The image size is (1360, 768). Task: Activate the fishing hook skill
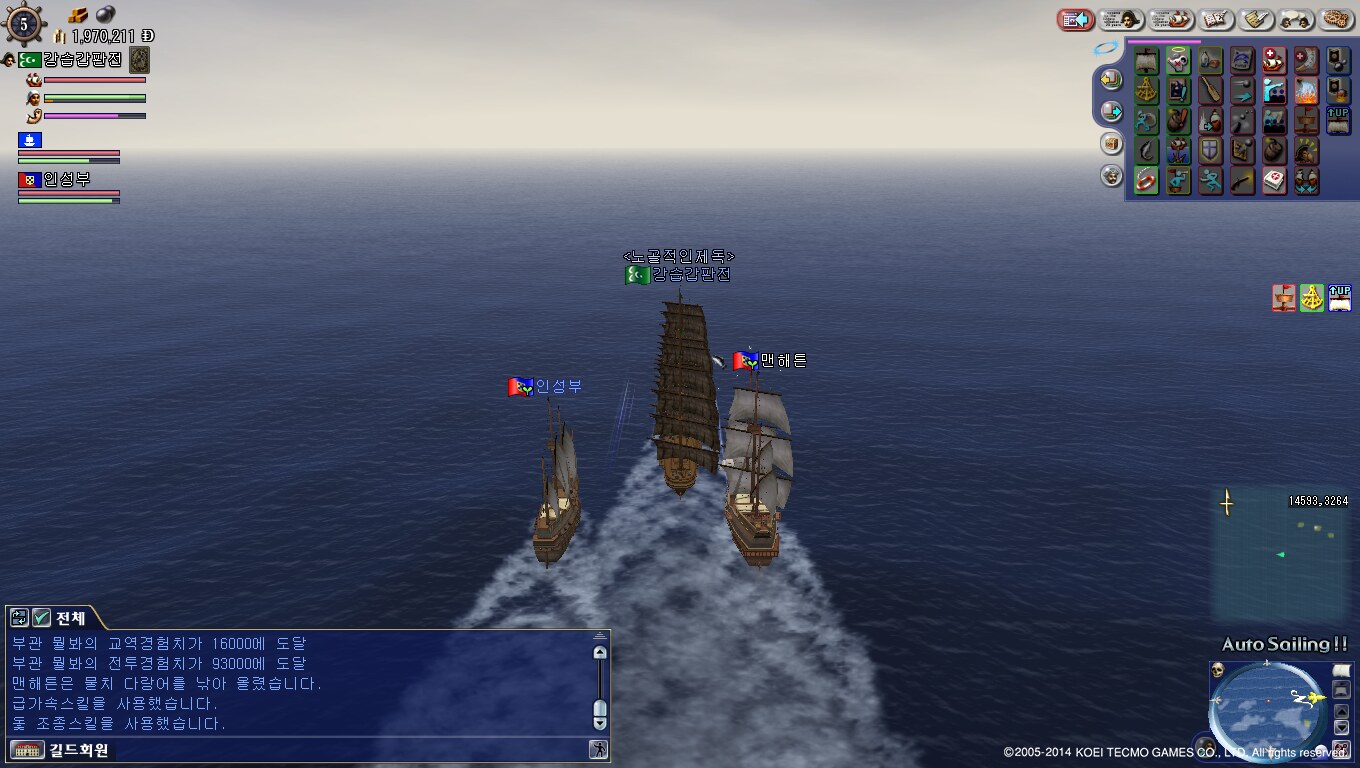click(x=1147, y=151)
